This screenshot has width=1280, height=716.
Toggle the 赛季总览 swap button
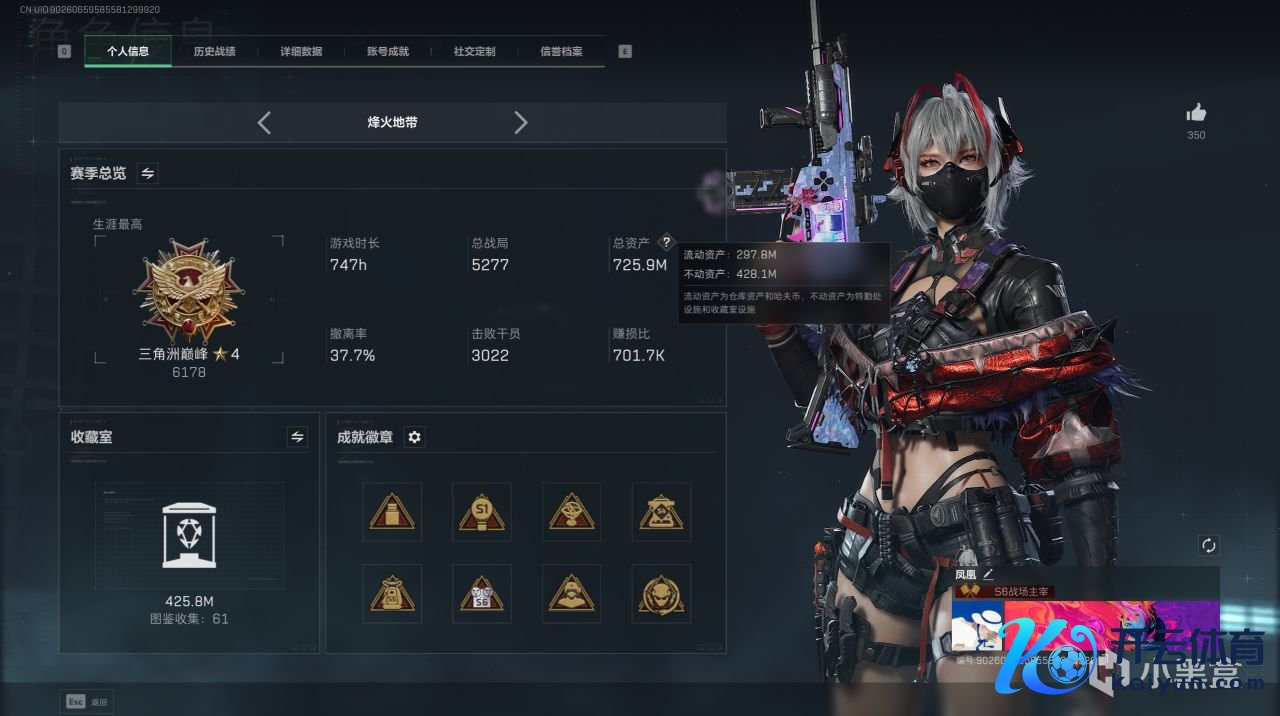click(x=148, y=174)
